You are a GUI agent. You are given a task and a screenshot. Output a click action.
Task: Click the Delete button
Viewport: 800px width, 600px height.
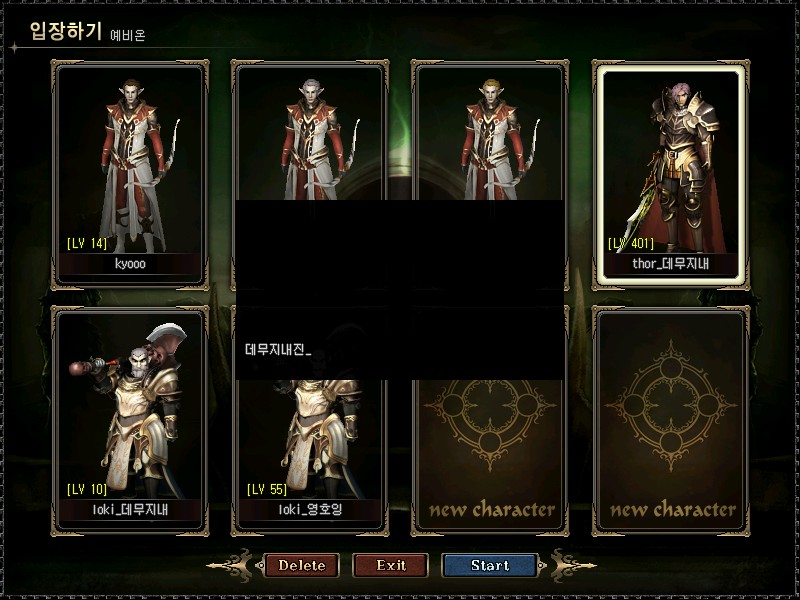click(x=301, y=565)
